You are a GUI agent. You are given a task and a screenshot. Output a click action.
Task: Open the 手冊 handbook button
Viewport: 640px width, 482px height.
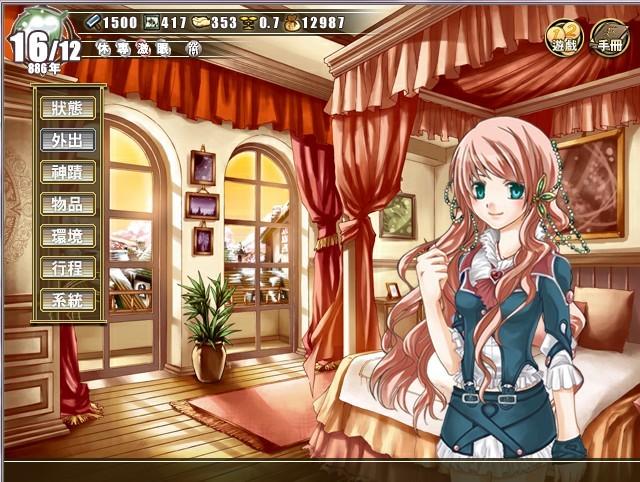(x=609, y=38)
